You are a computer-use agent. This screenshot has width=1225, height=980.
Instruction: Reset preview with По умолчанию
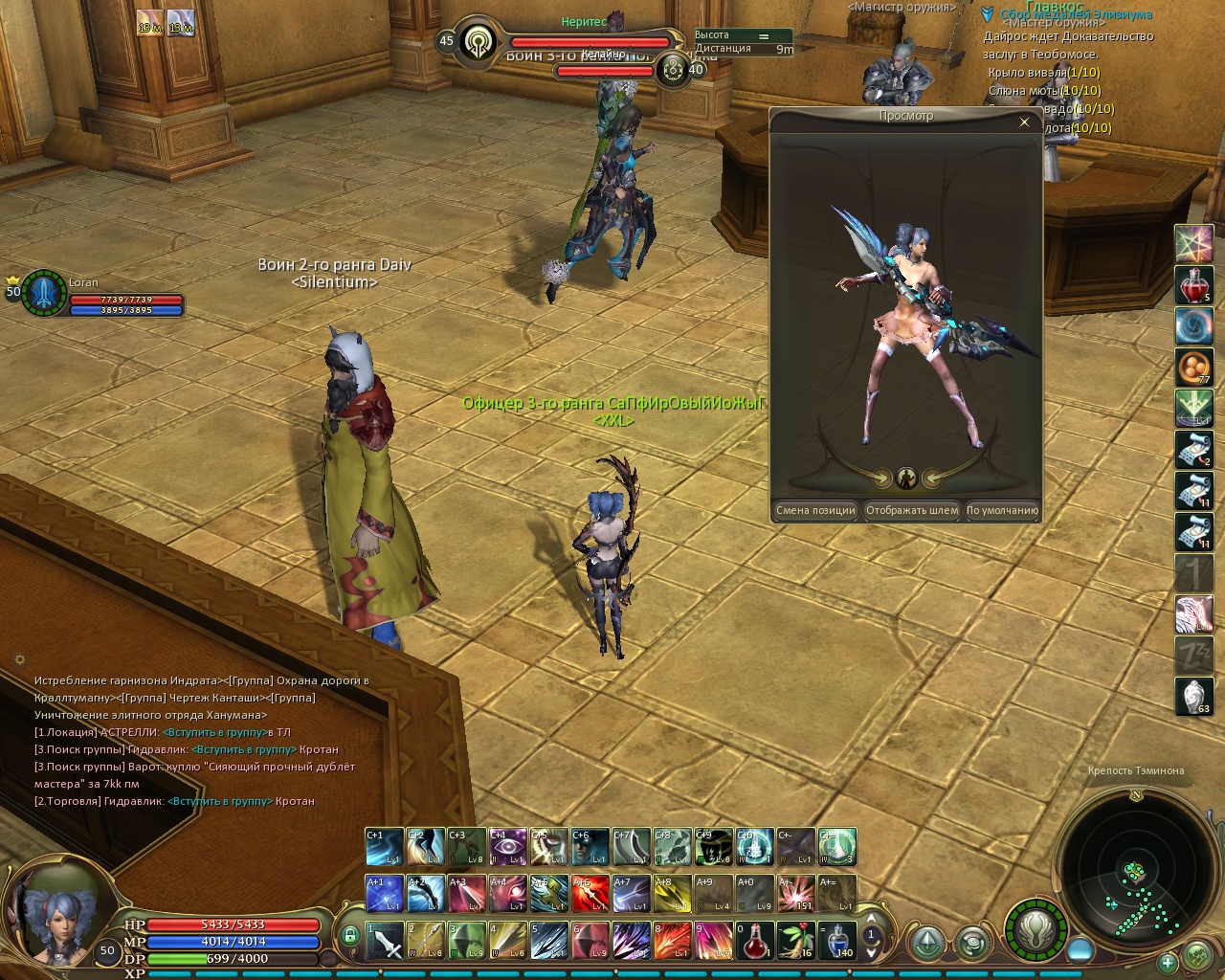coord(1002,510)
